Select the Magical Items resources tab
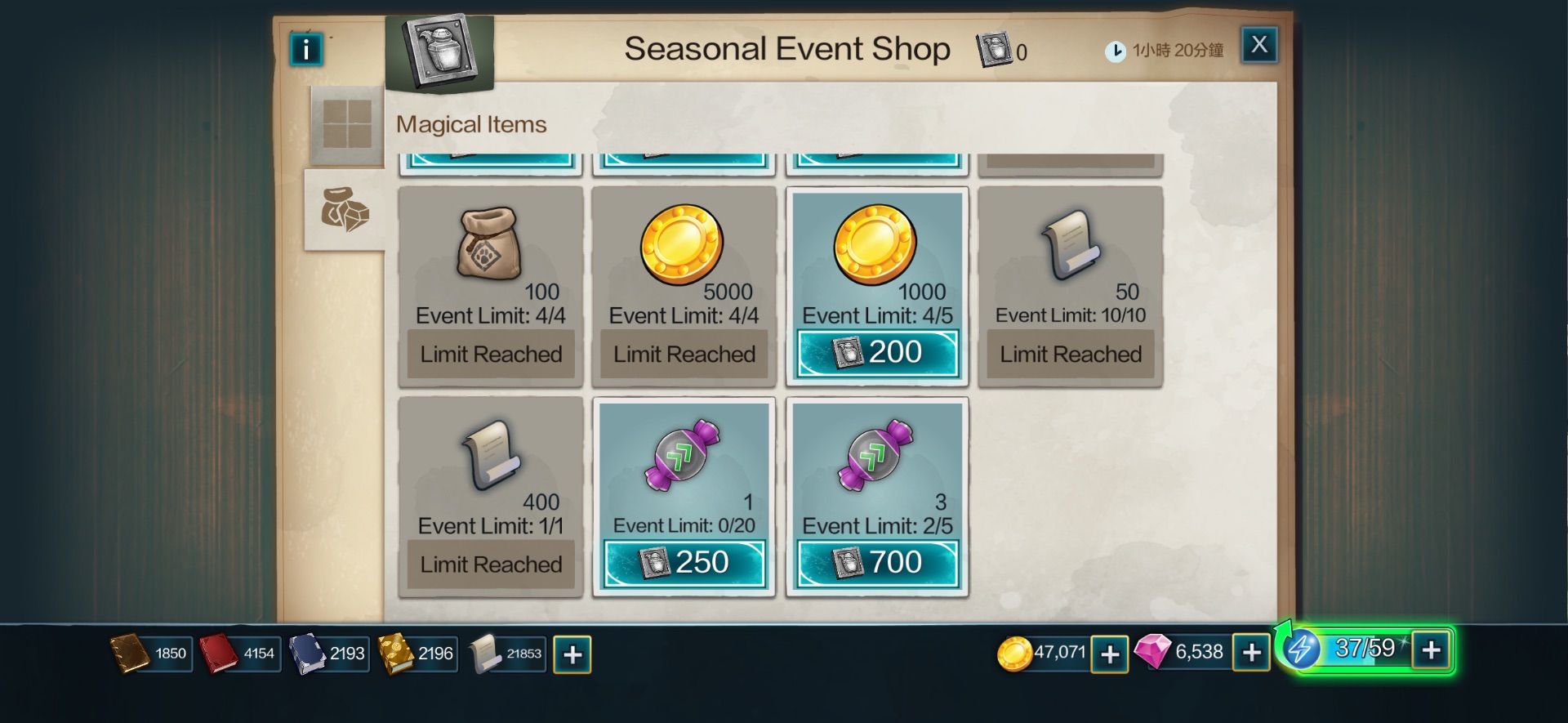The width and height of the screenshot is (1568, 723). click(x=345, y=210)
